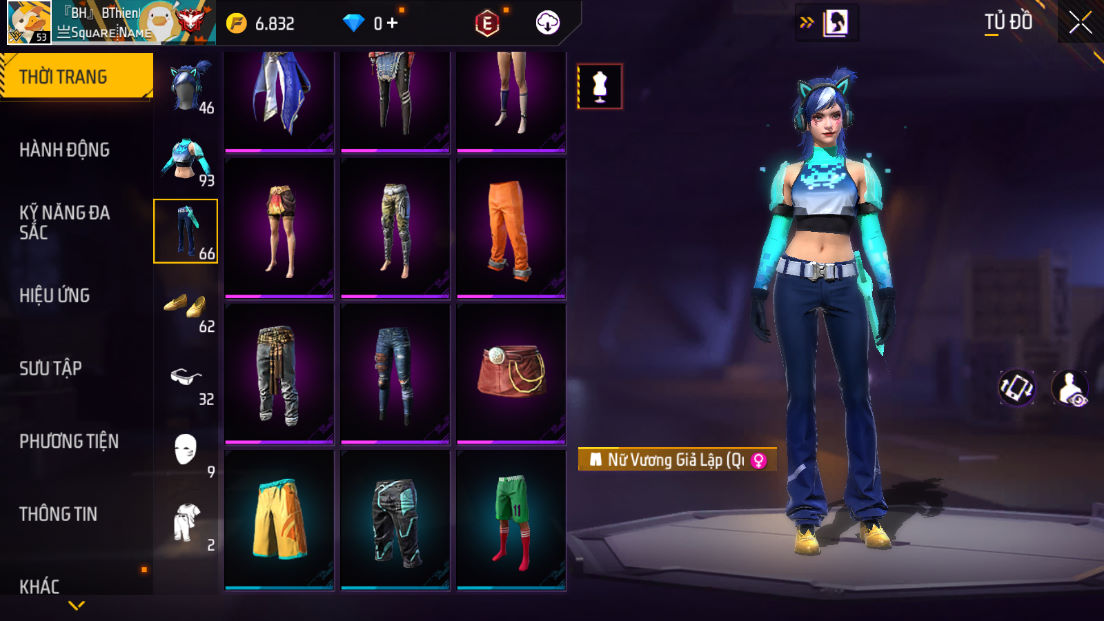Close the wardrobe with the X button
Image resolution: width=1104 pixels, height=621 pixels.
1080,22
